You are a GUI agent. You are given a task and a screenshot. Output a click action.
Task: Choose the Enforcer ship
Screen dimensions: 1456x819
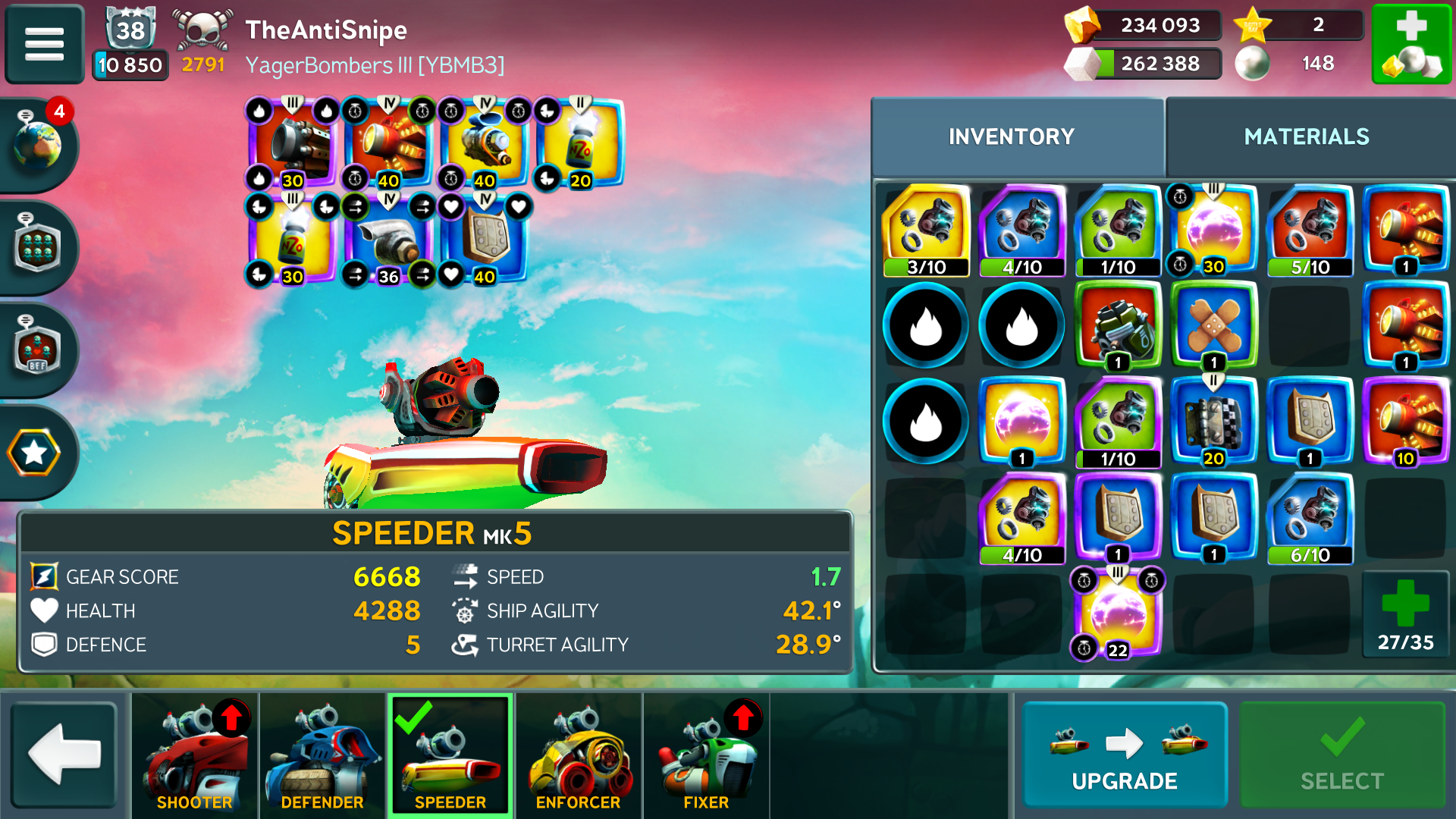(578, 755)
